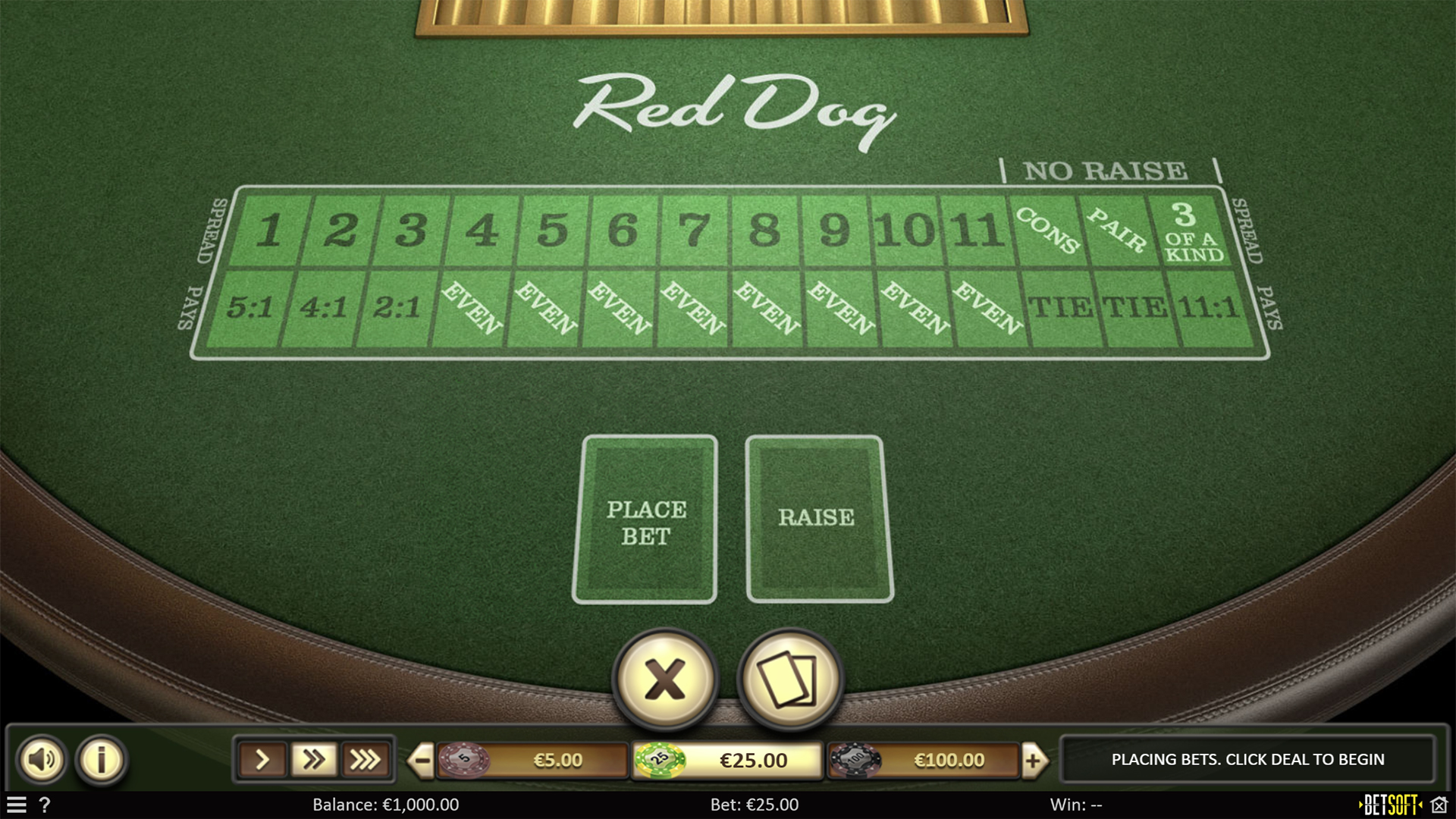Select the PAIR betting area
Viewport: 1456px width, 819px height.
1119,230
